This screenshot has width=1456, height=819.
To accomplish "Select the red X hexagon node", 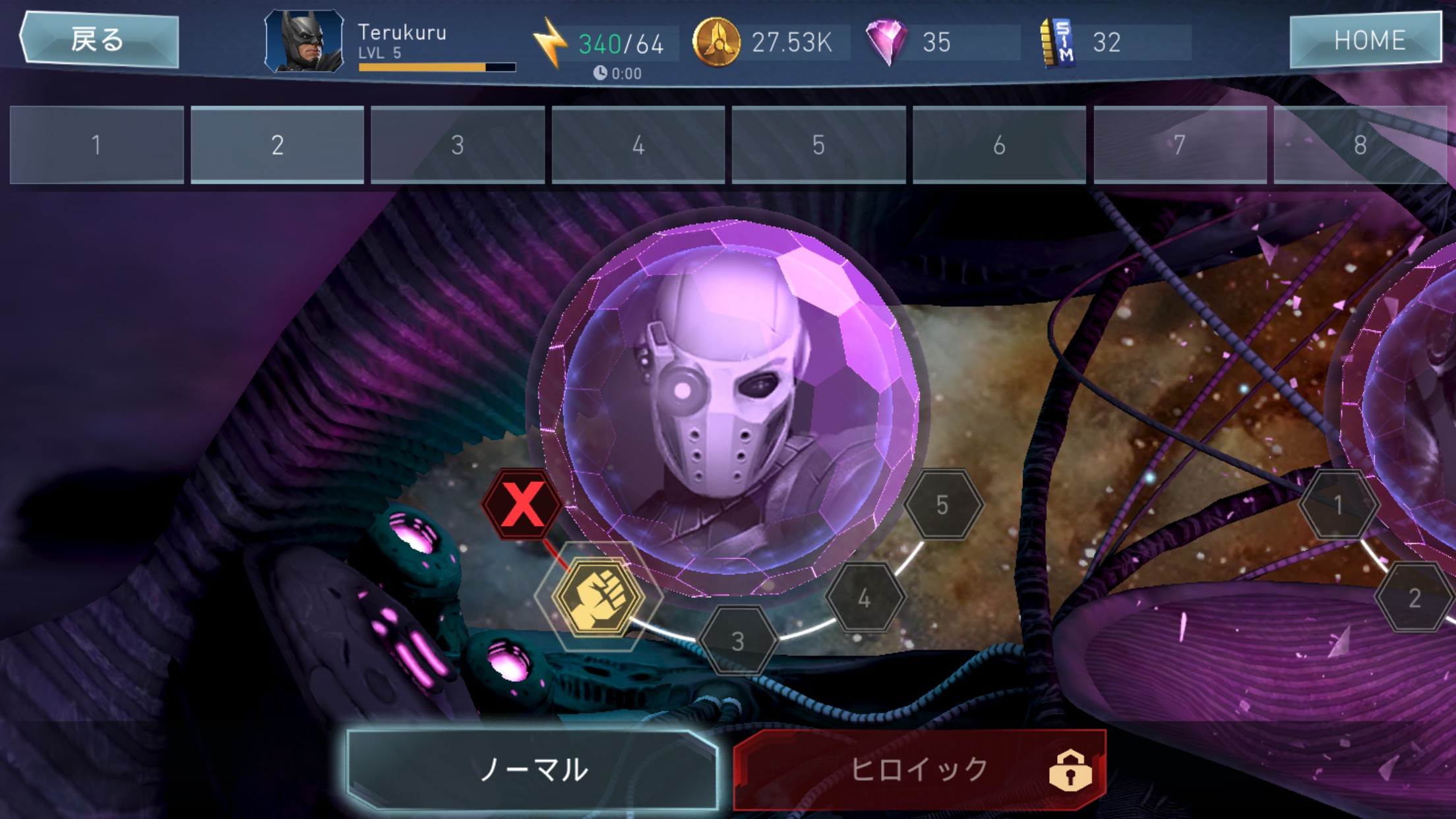I will point(522,504).
